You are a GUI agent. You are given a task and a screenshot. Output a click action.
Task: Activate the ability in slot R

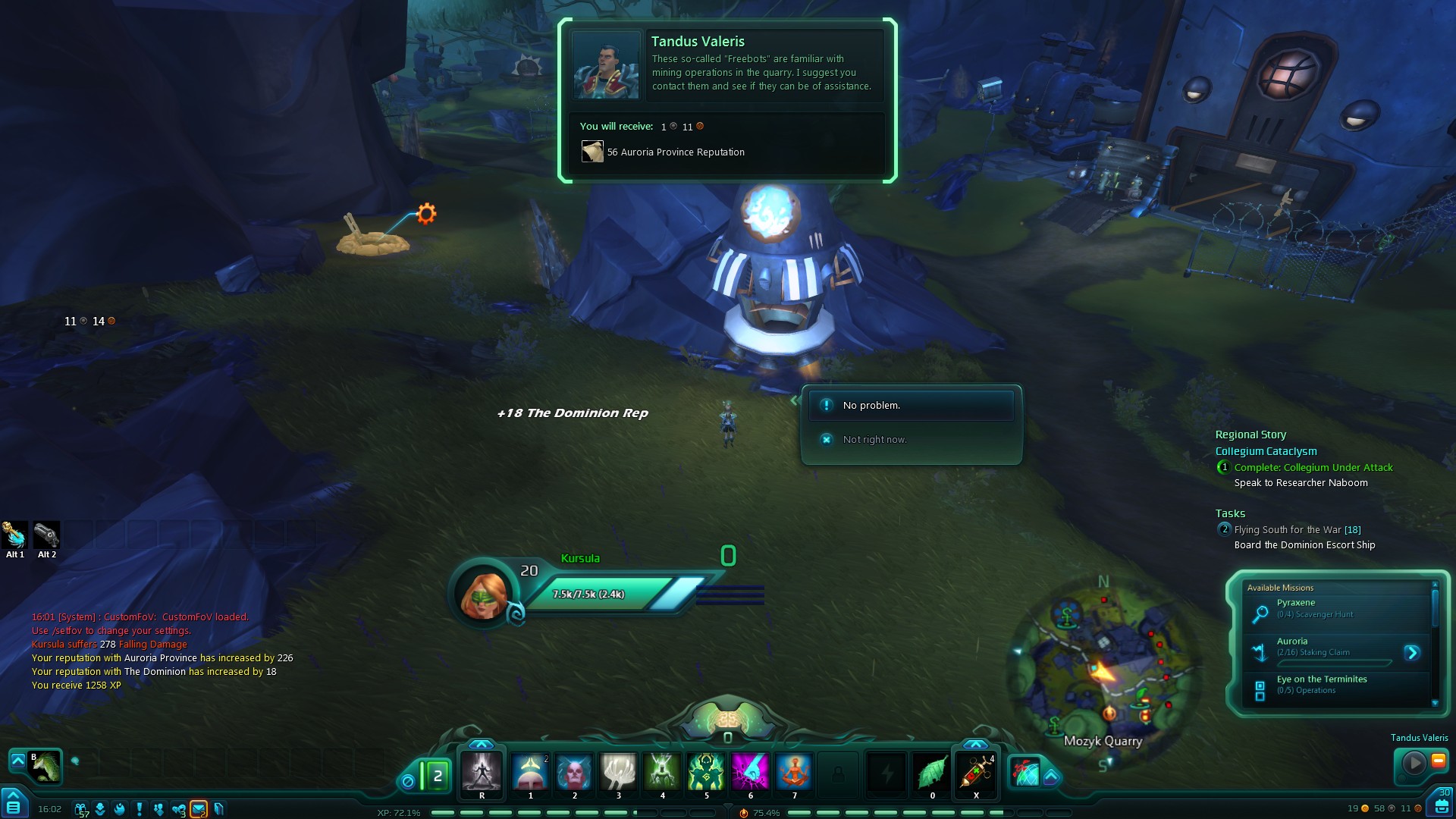(482, 772)
